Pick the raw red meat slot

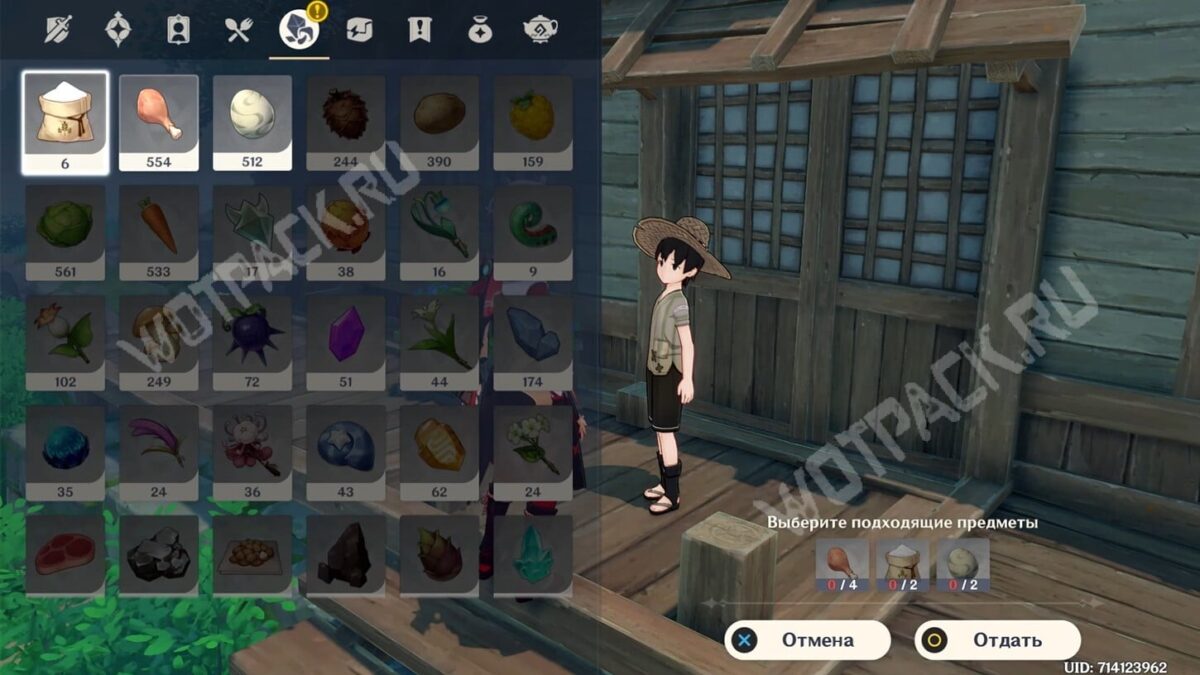pos(65,556)
